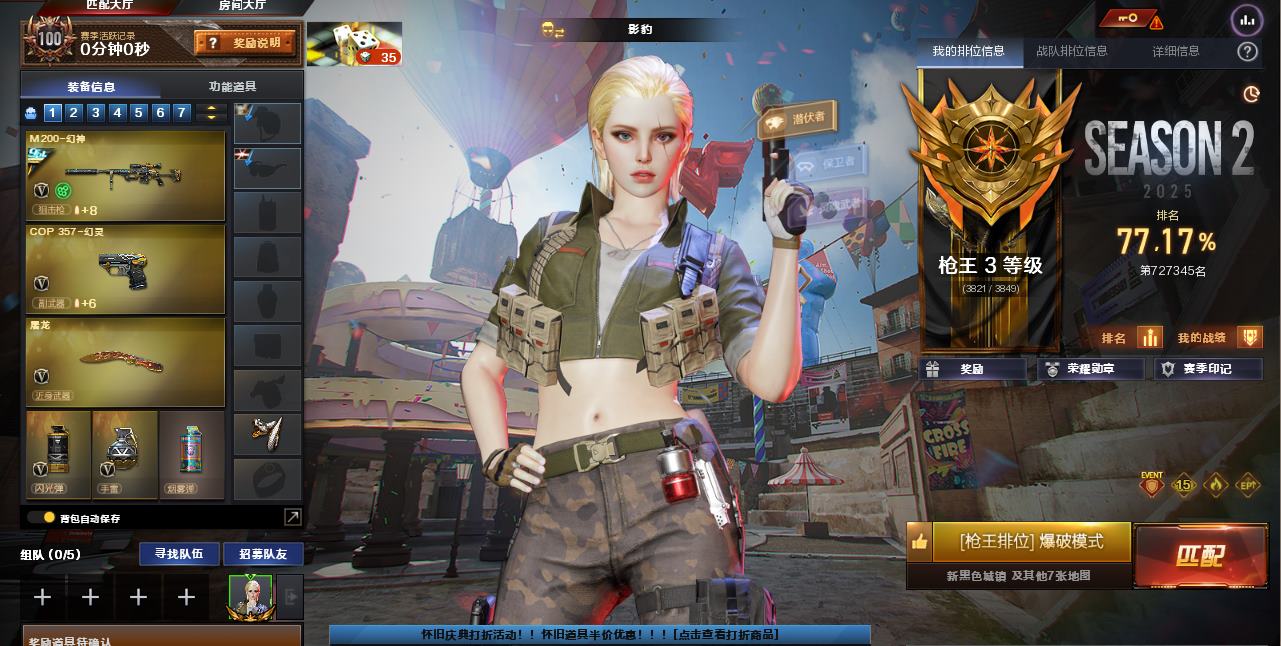Viewport: 1281px width, 646px height.
Task: Select backpack slot number 3
Action: tap(96, 113)
